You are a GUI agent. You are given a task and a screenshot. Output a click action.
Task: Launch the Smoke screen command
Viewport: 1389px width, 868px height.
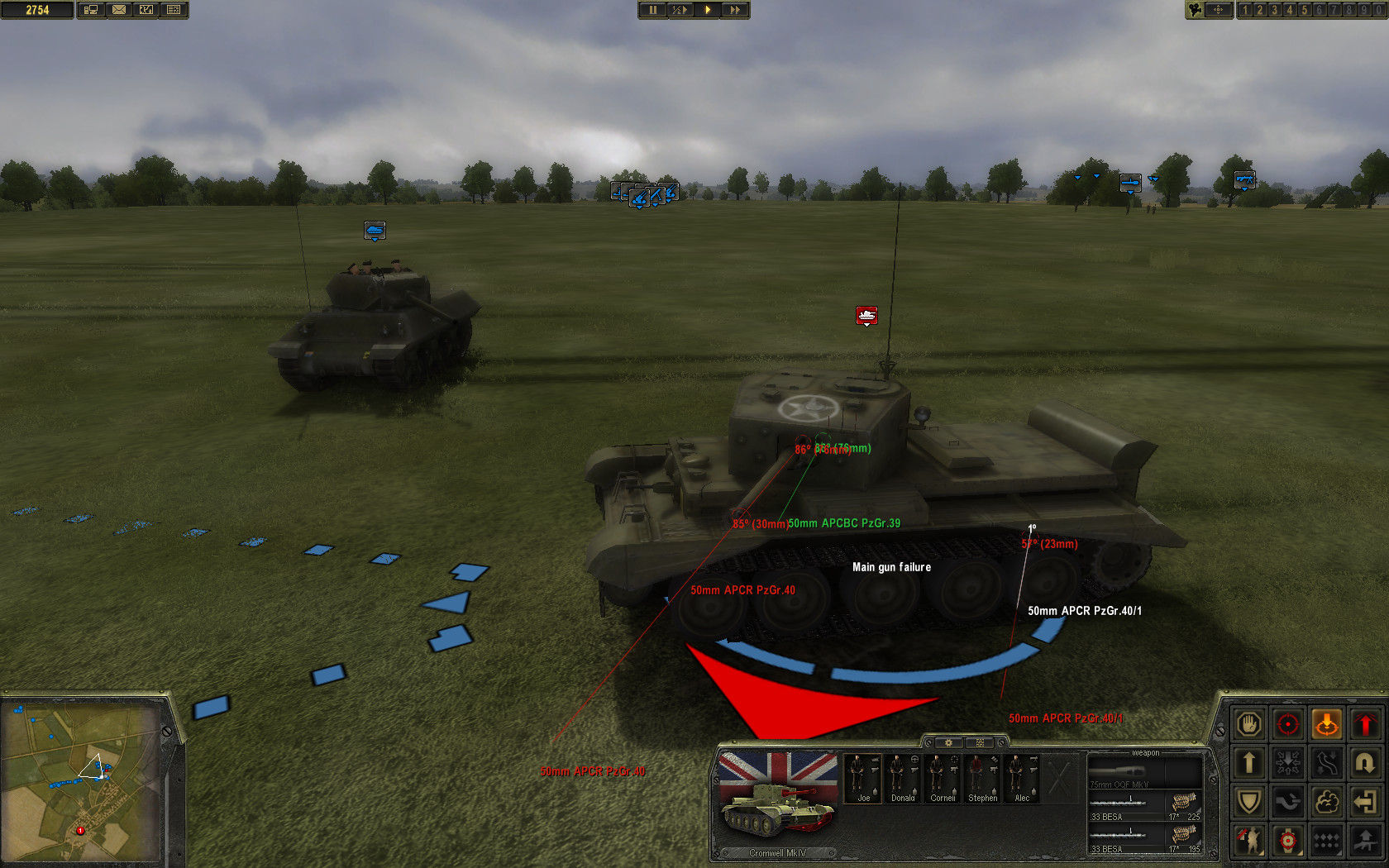1327,801
